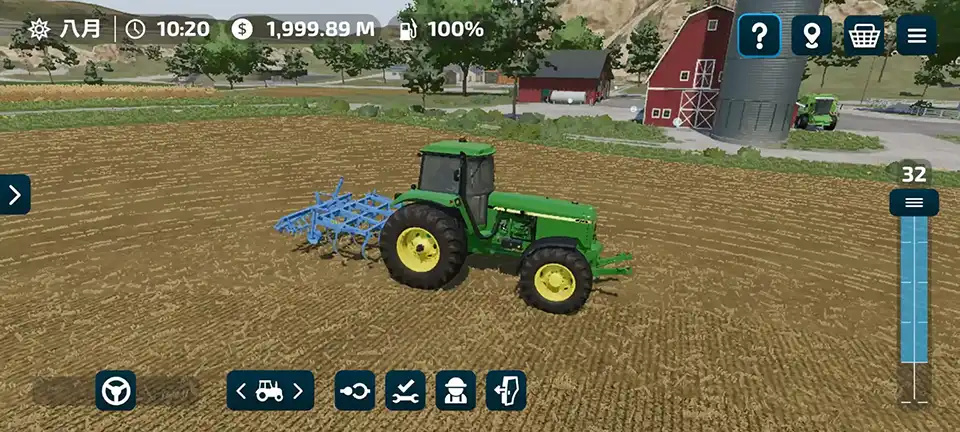
Task: Switch to next vehicle with right arrow
Action: click(x=298, y=390)
